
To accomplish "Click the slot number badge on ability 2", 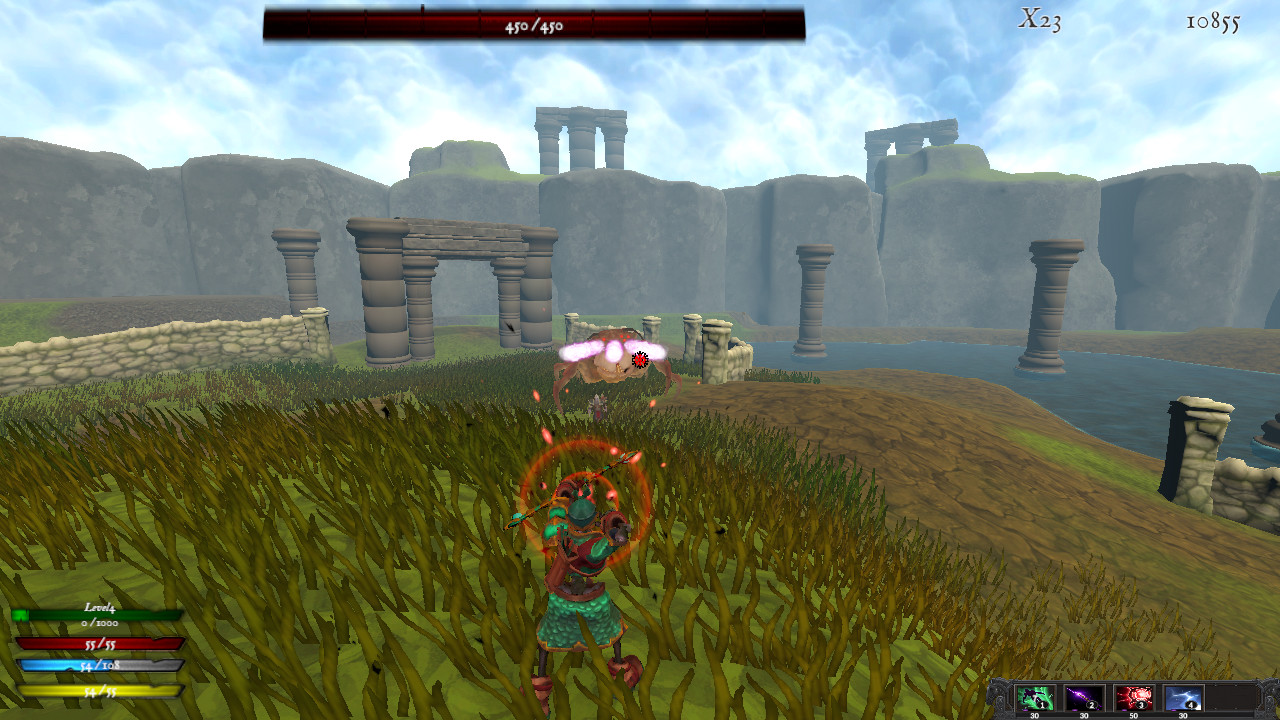I will point(1091,705).
